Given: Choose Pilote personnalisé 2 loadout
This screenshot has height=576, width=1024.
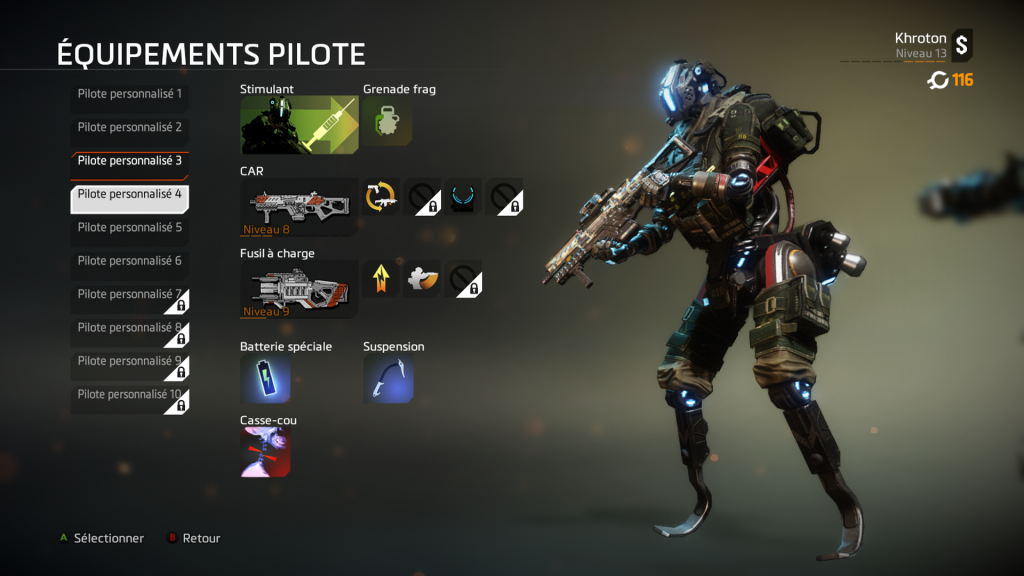Looking at the screenshot, I should point(129,128).
